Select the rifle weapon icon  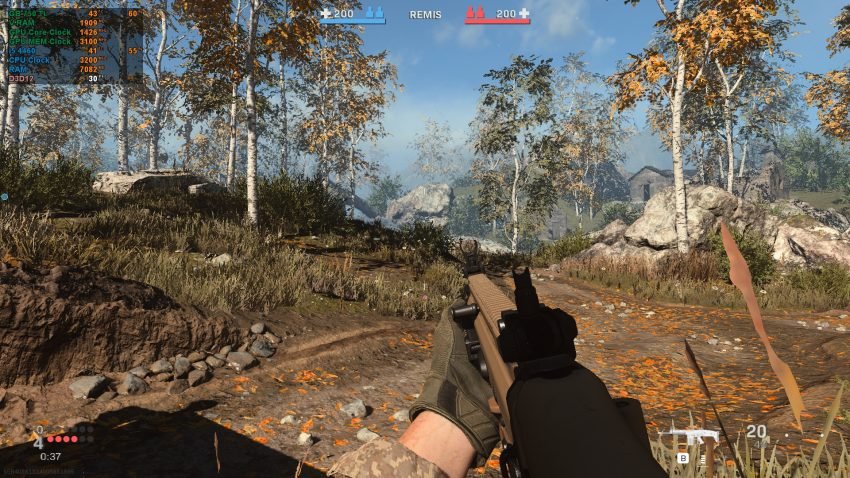693,436
